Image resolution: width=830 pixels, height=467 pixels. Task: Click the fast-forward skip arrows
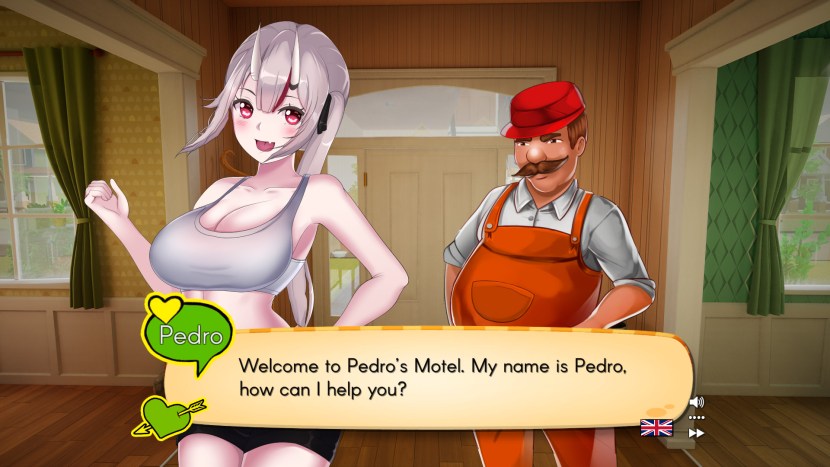[697, 433]
